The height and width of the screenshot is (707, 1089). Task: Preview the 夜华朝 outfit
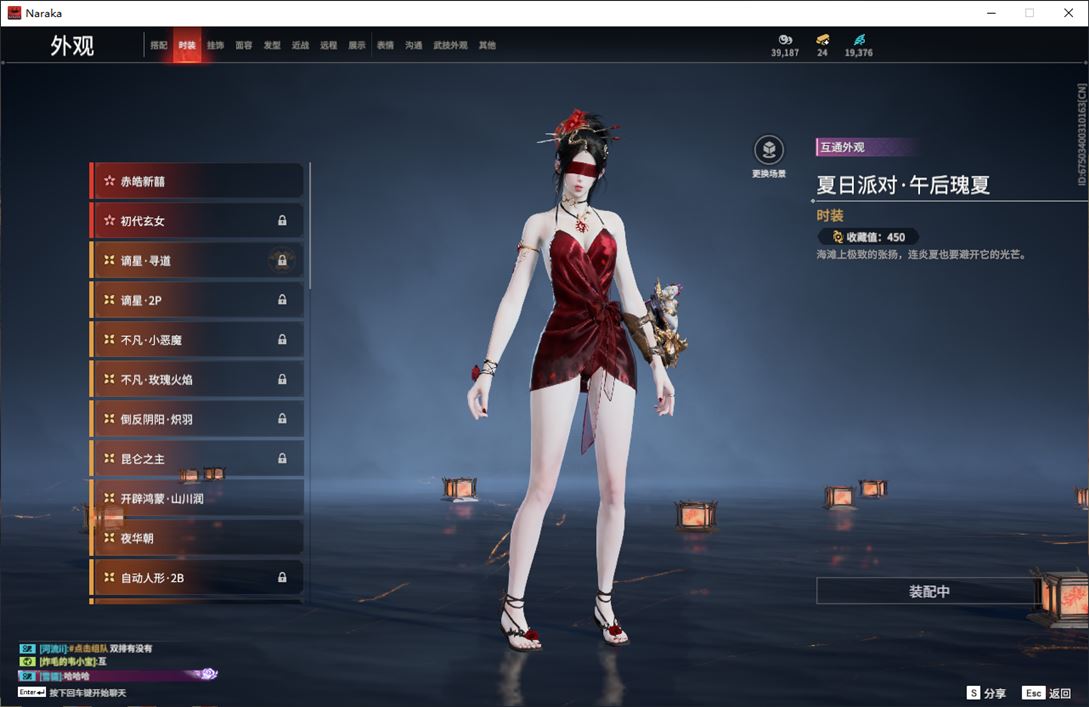coord(197,538)
